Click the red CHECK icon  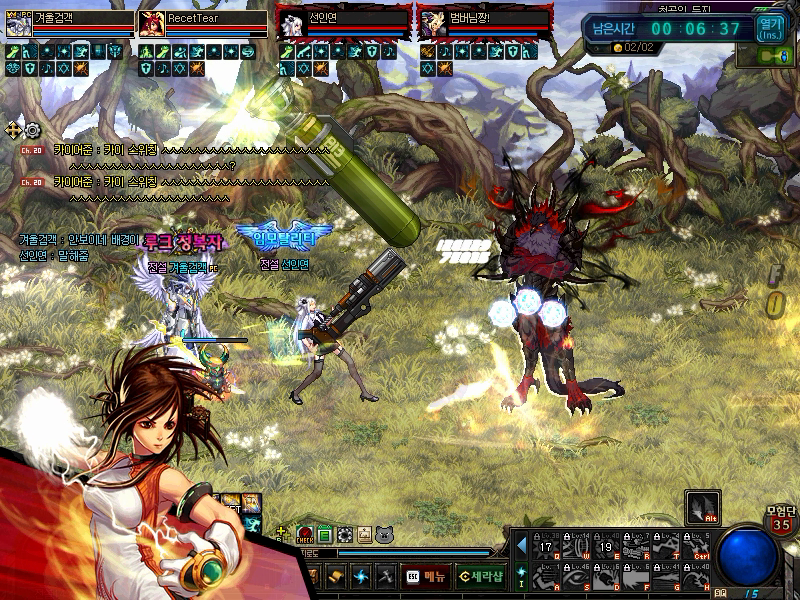pyautogui.click(x=305, y=536)
